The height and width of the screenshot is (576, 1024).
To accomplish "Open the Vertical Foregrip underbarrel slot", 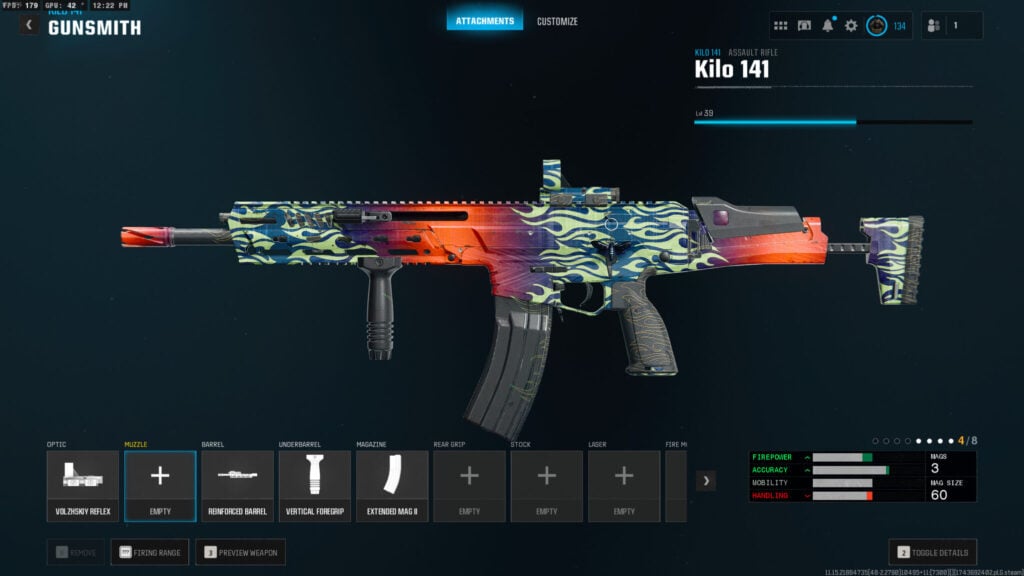I will pyautogui.click(x=315, y=486).
